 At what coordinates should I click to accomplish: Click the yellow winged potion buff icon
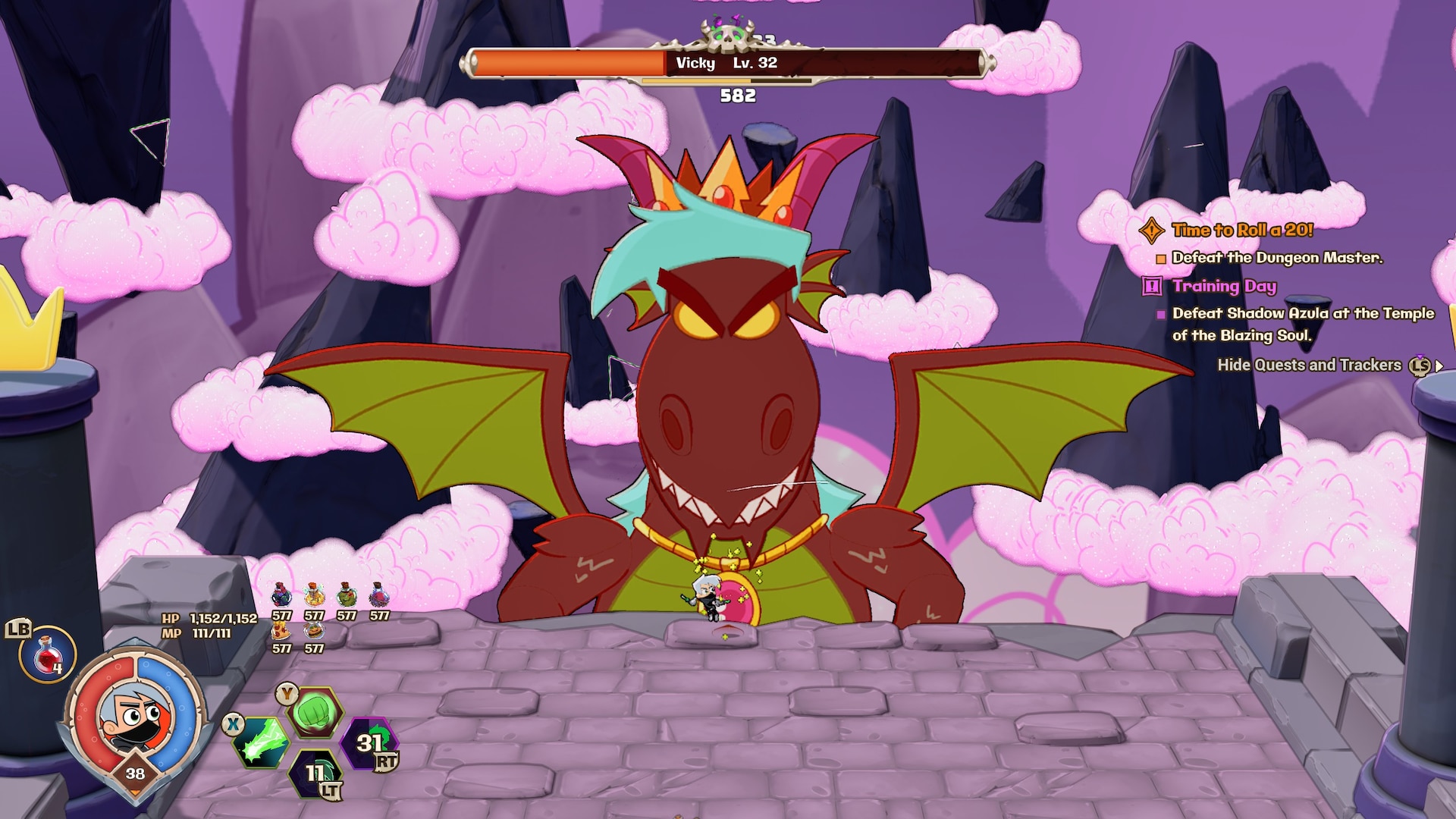point(314,597)
